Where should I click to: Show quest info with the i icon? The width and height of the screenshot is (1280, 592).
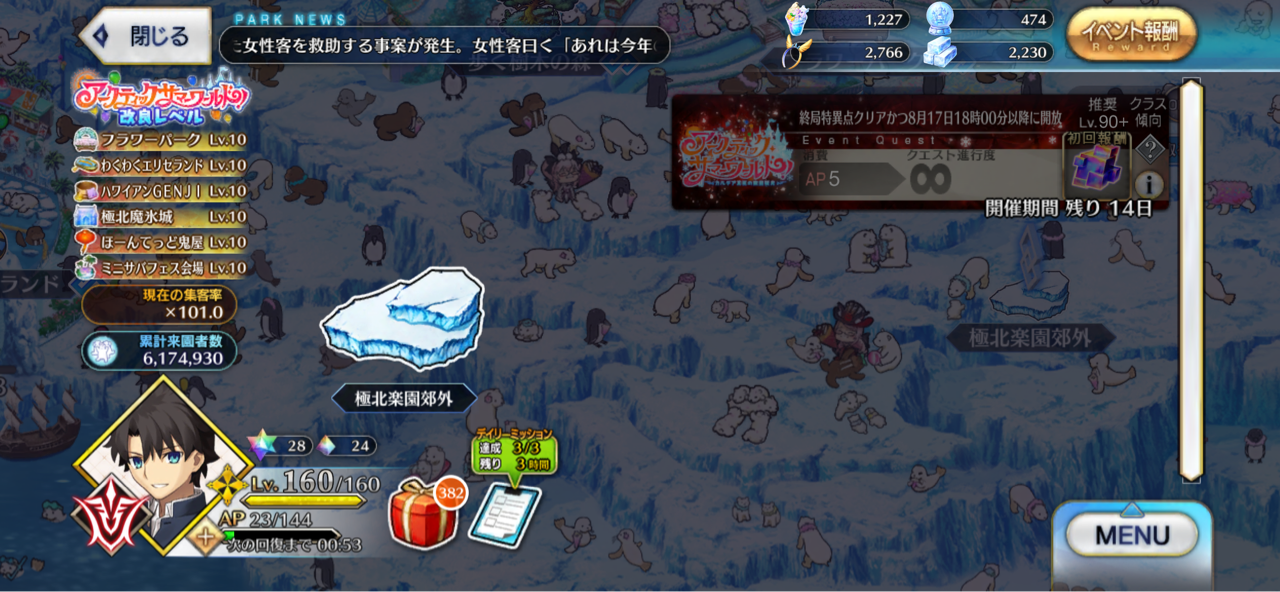click(x=1149, y=184)
